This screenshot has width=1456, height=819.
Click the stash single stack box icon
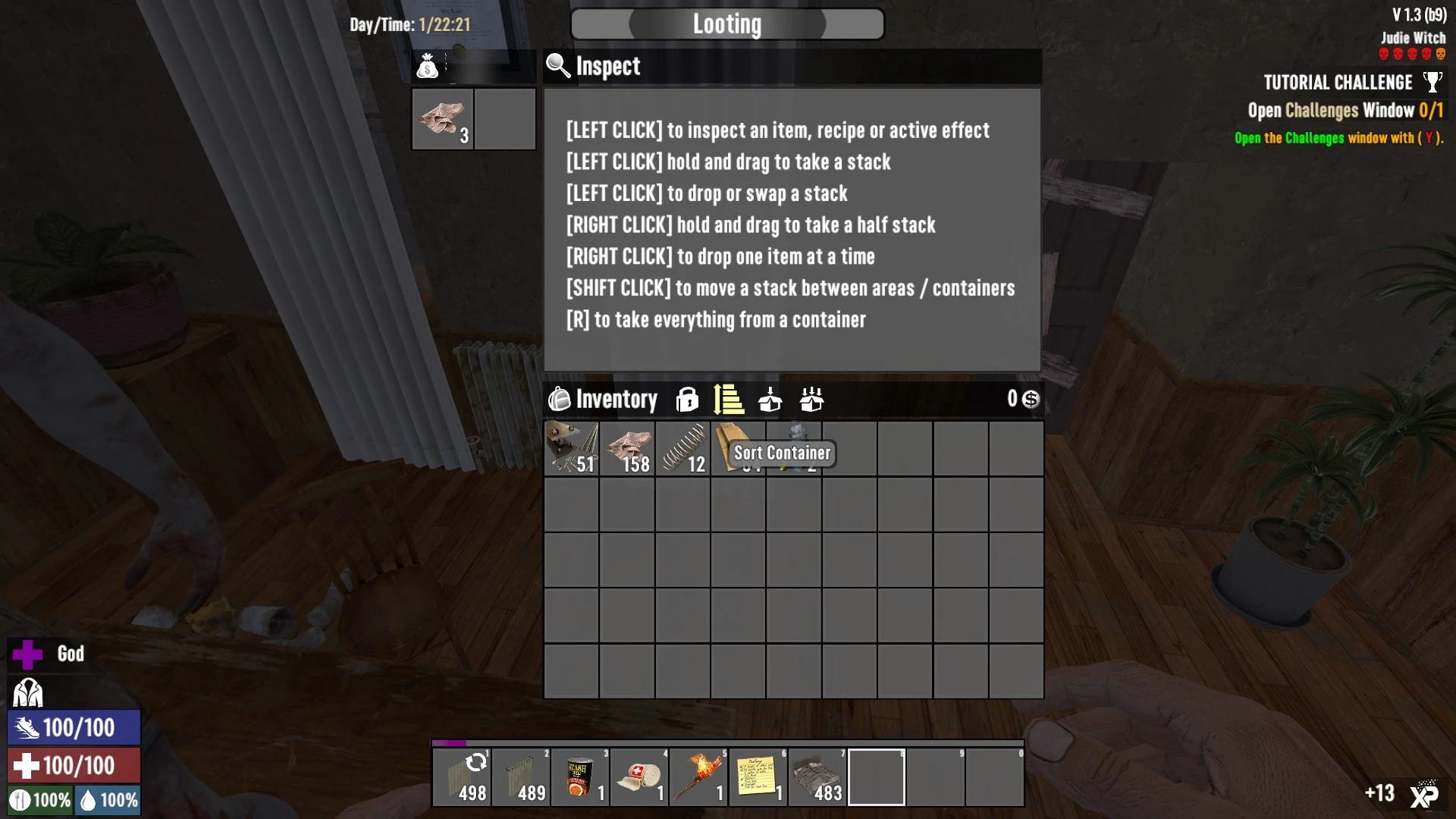(x=770, y=399)
